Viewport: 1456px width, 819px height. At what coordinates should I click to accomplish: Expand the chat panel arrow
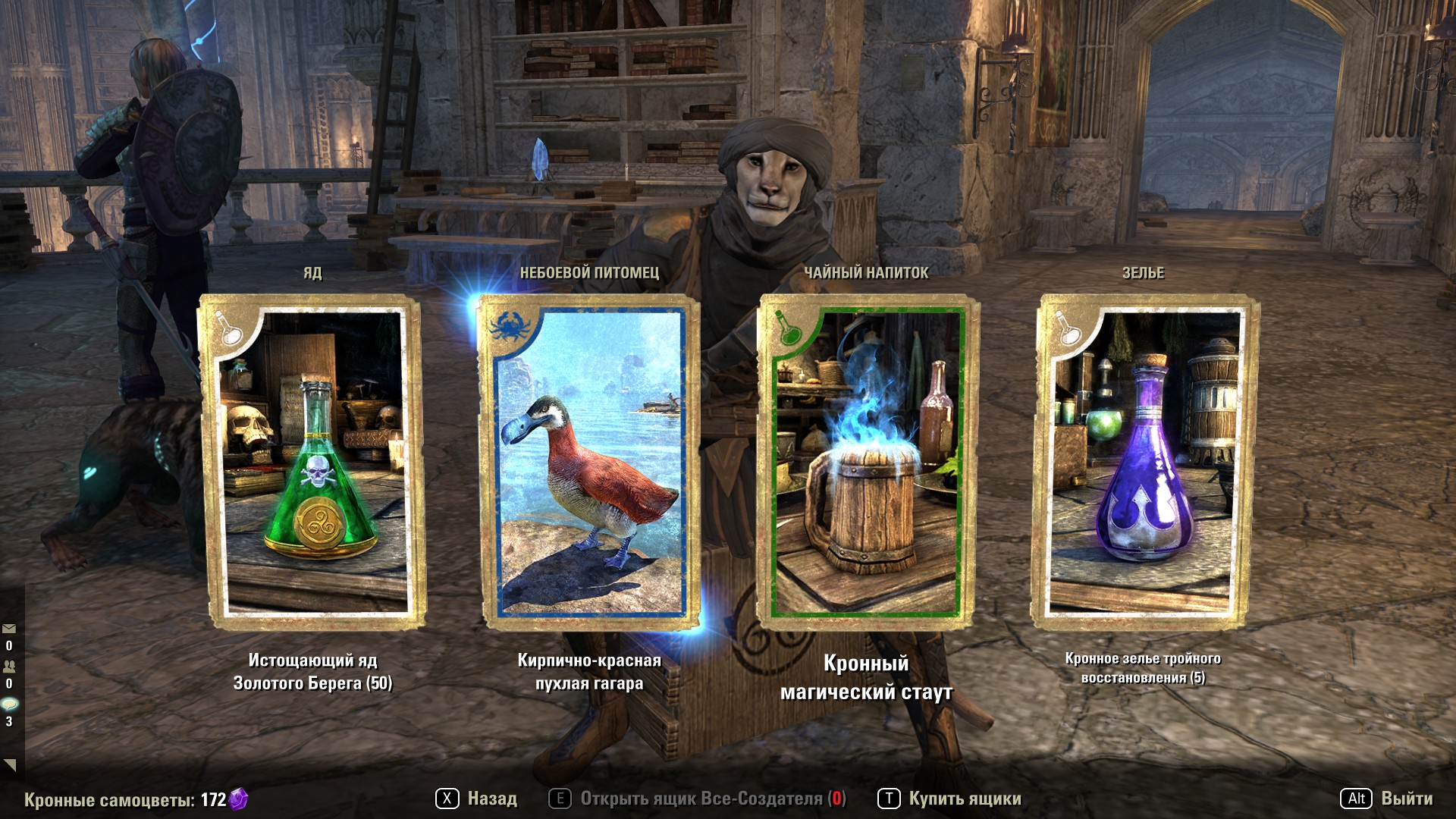(x=10, y=764)
